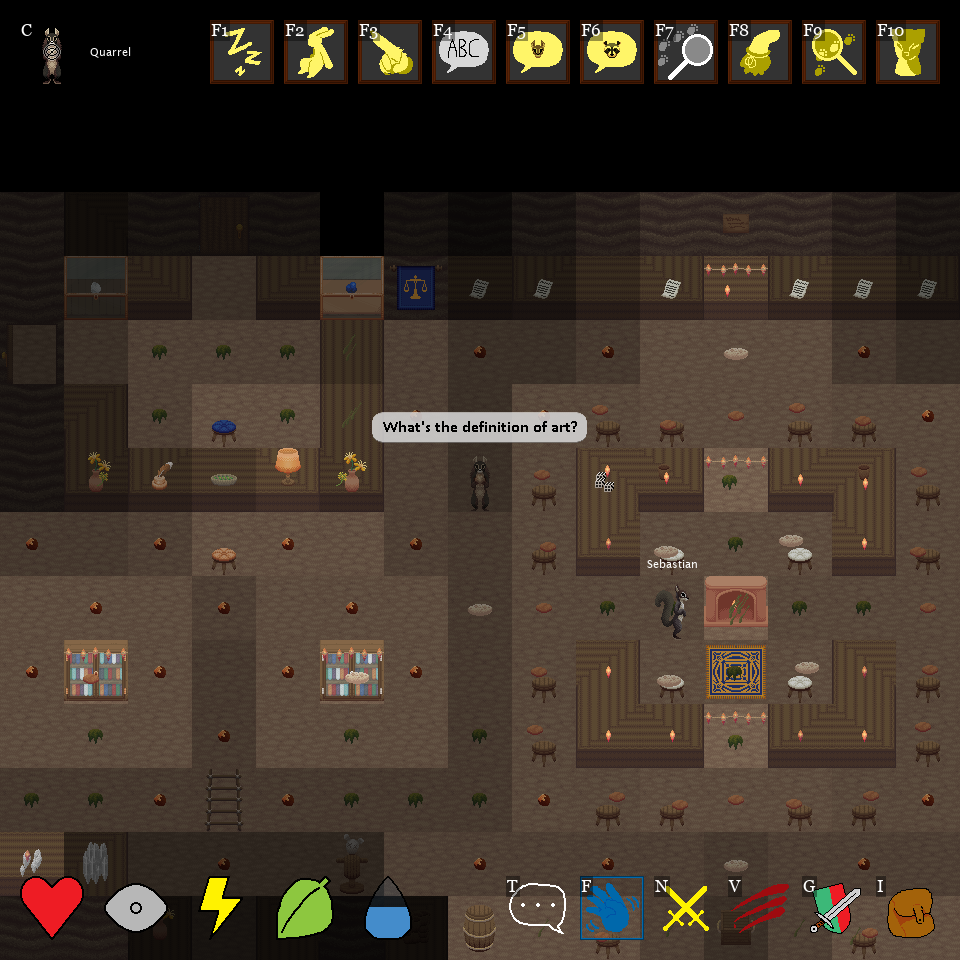This screenshot has width=960, height=960.
Task: Open the character sheet via Quarrel's portrait
Action: (x=52, y=55)
